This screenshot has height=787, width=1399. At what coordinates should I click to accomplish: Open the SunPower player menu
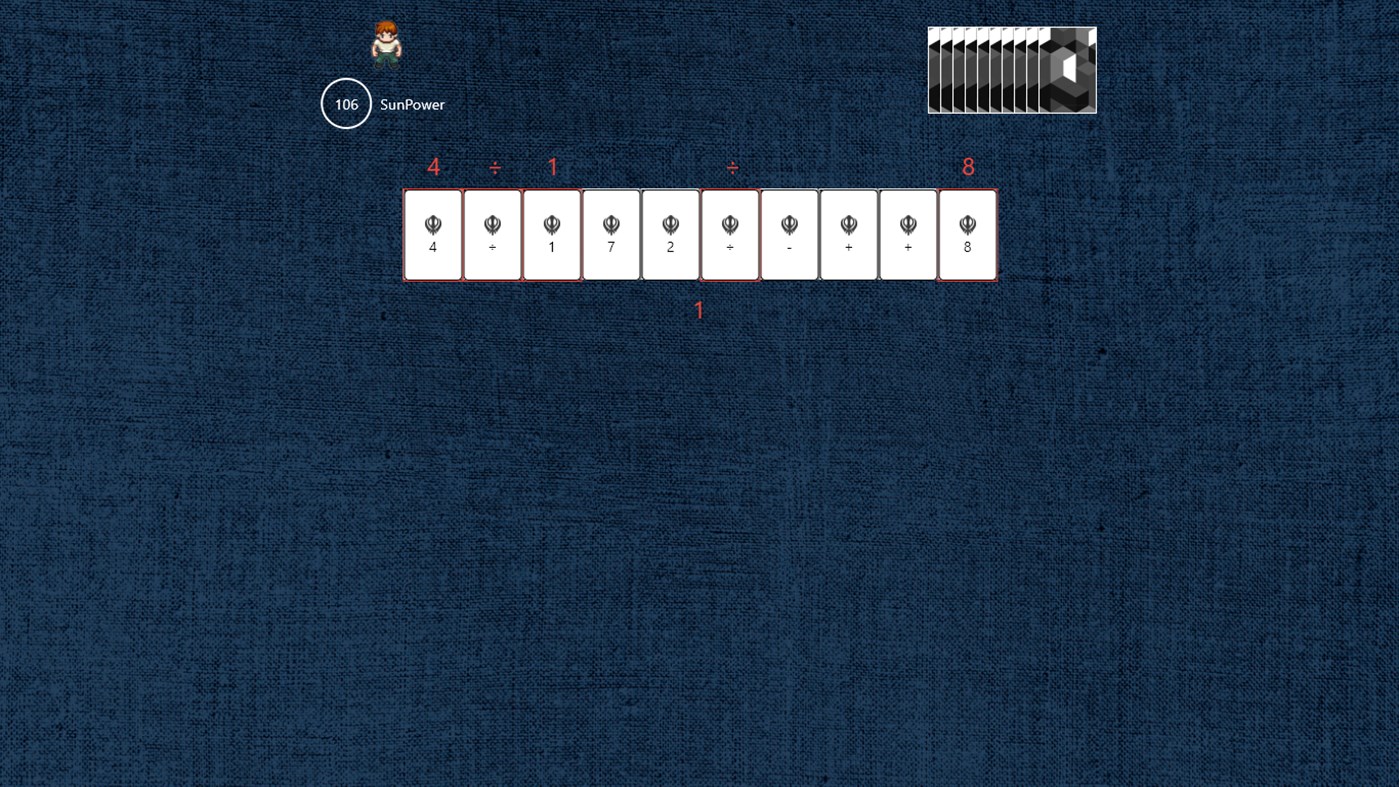(x=412, y=104)
